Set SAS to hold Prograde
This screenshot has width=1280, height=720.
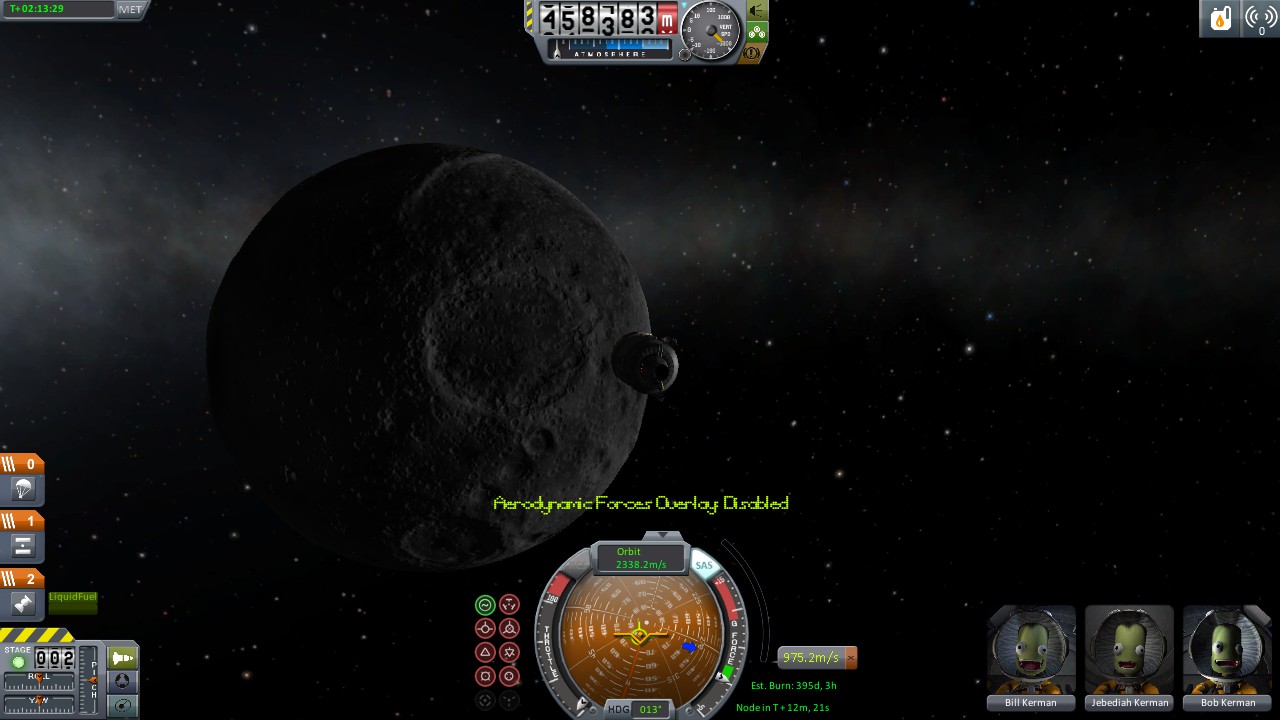pos(485,628)
